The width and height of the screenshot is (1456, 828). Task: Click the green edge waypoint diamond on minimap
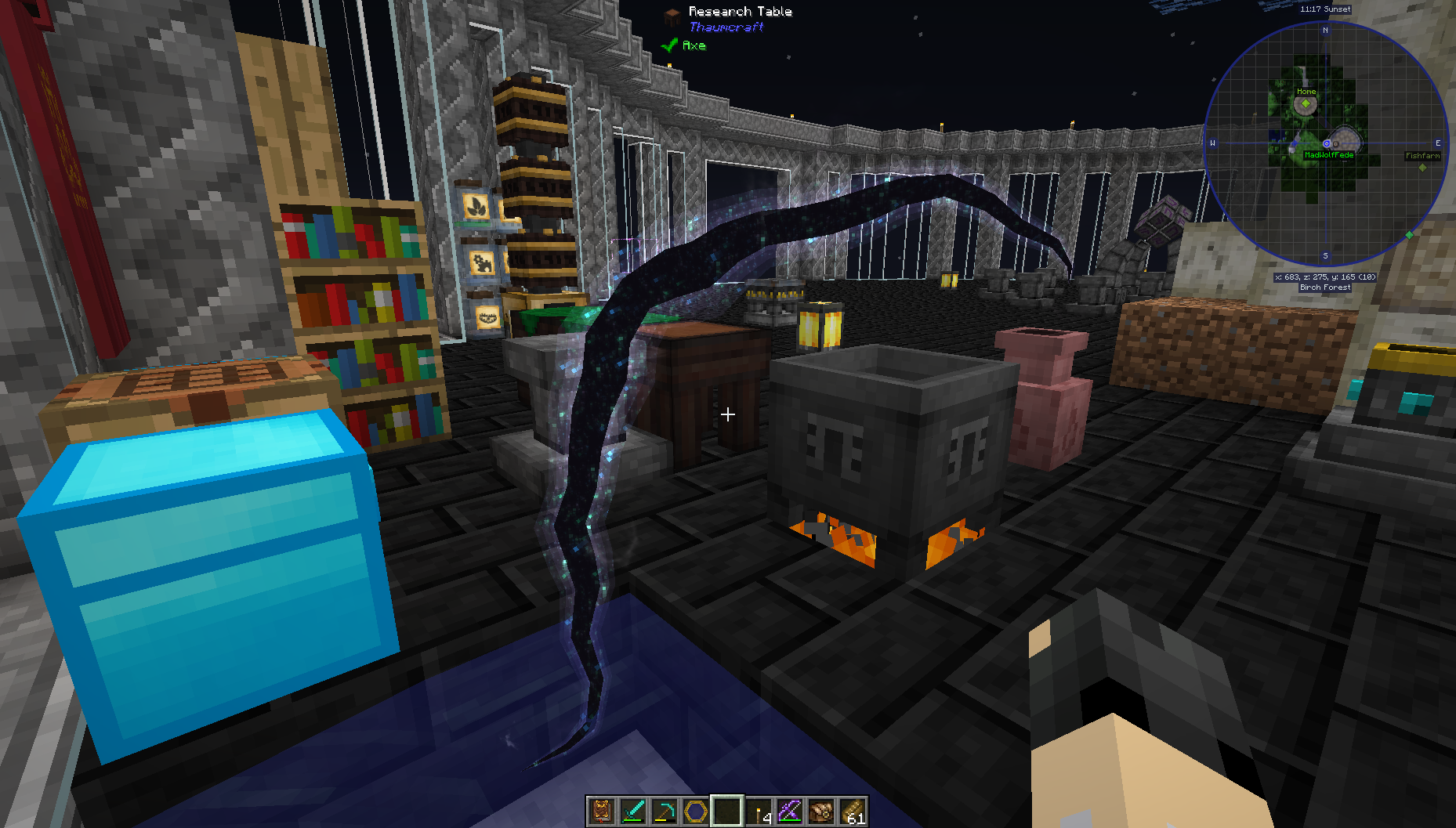tap(1409, 235)
